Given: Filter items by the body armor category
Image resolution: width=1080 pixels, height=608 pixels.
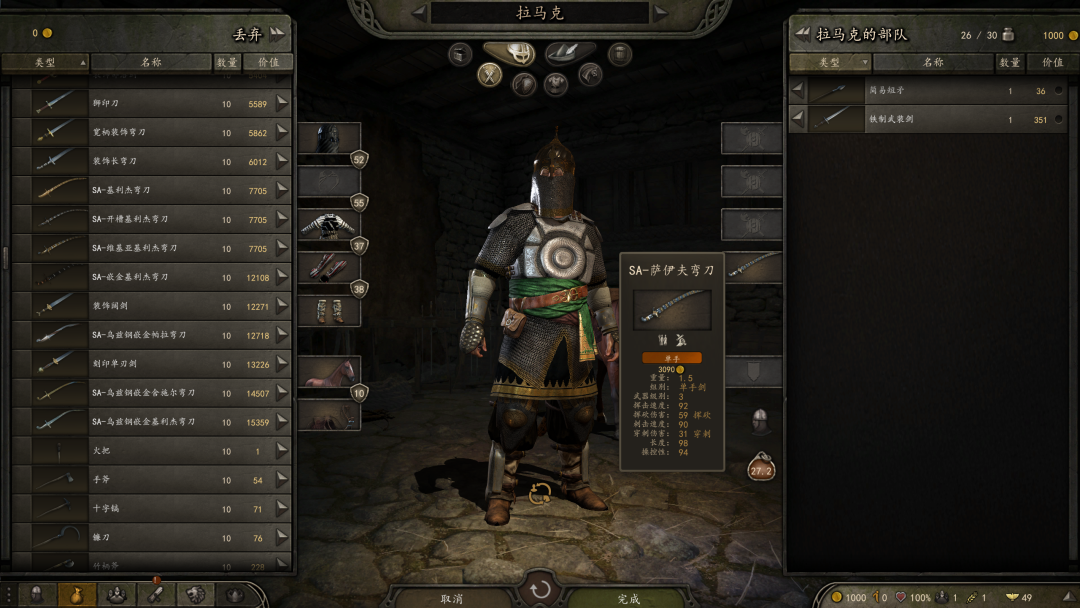Looking at the screenshot, I should tap(556, 84).
